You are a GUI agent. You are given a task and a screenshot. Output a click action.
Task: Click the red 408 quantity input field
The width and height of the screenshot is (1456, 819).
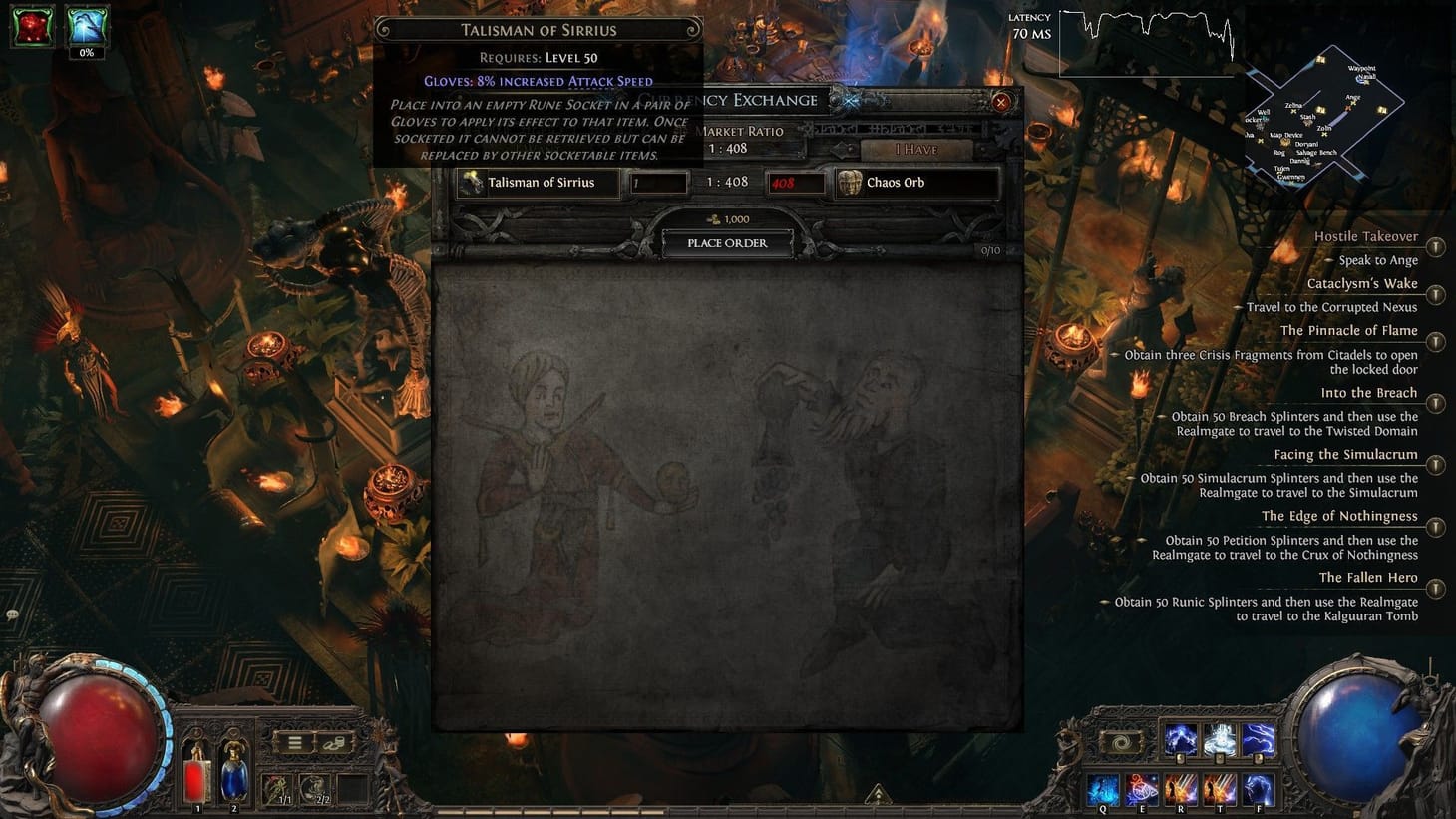pyautogui.click(x=795, y=183)
